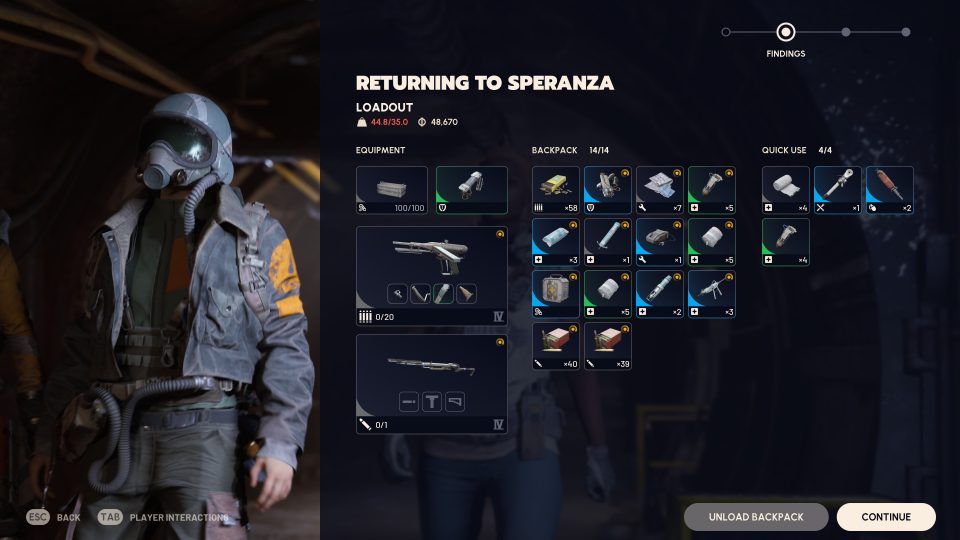960x540 pixels.
Task: Select the backpack tripod turret item x3
Action: click(x=712, y=294)
